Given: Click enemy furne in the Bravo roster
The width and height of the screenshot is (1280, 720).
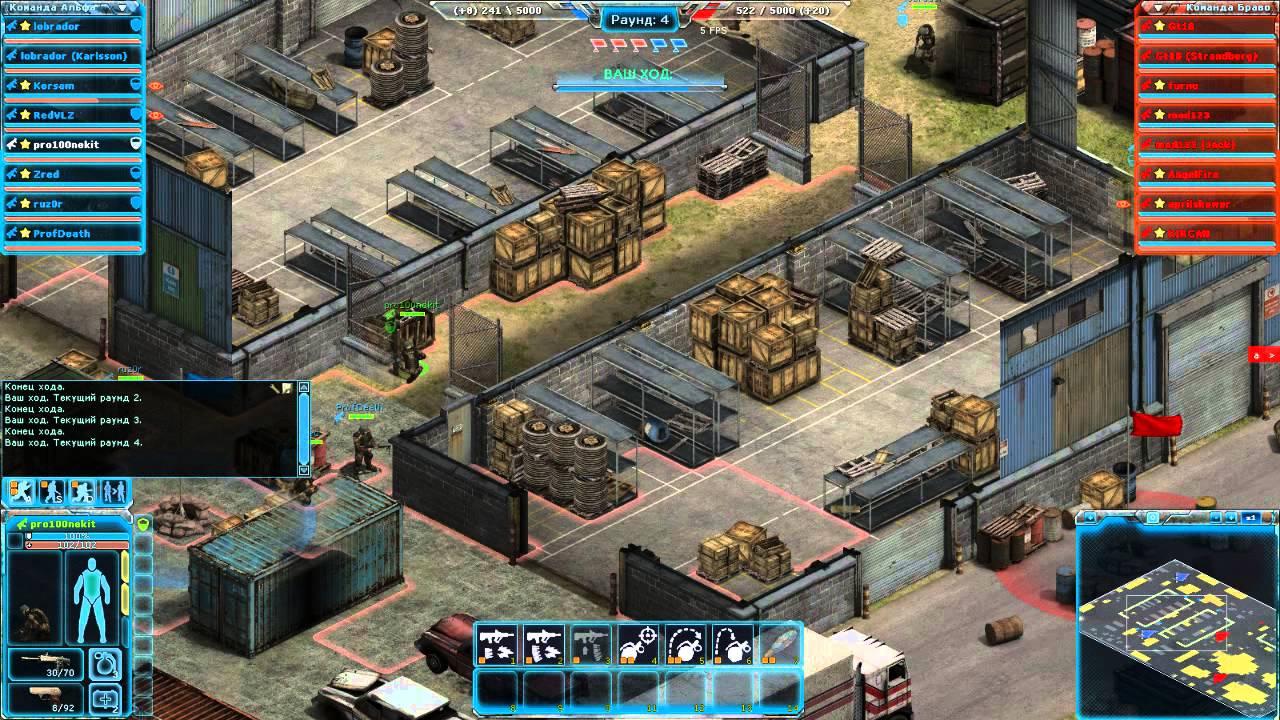Looking at the screenshot, I should tap(1205, 86).
